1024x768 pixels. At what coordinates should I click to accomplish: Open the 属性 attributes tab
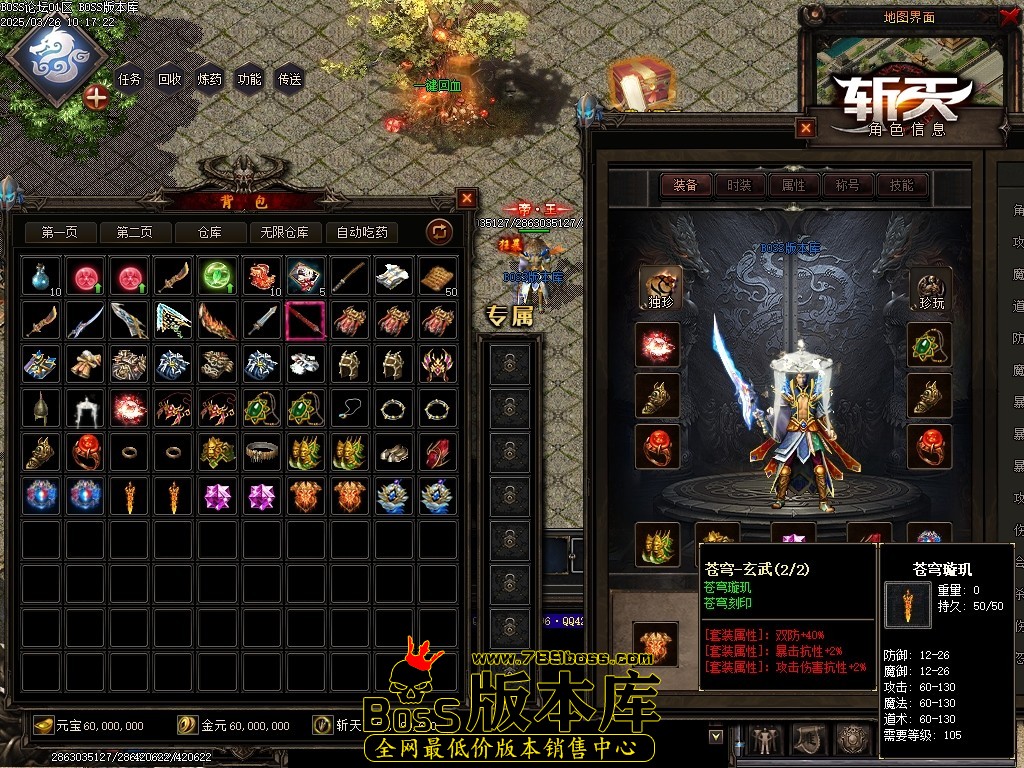click(793, 185)
